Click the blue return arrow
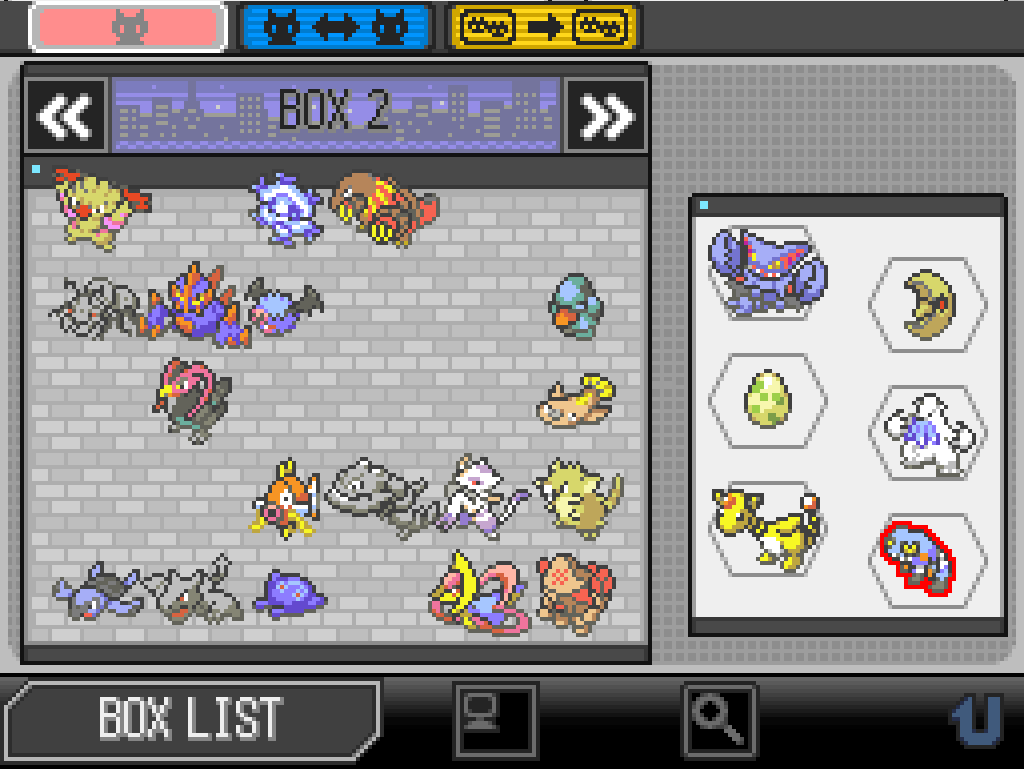This screenshot has width=1024, height=769. pos(975,719)
